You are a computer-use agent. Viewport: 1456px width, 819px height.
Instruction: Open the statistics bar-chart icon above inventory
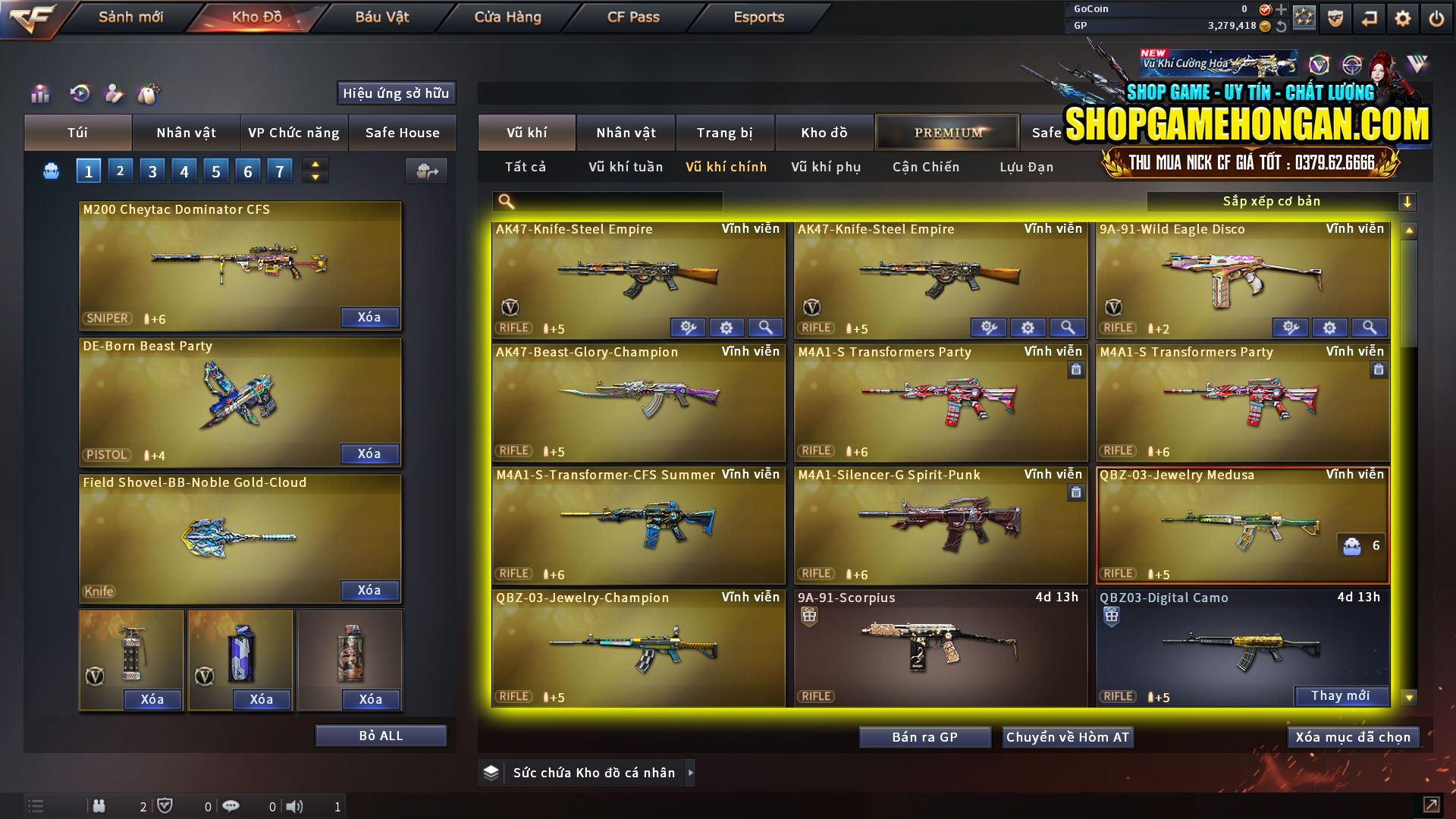[39, 94]
